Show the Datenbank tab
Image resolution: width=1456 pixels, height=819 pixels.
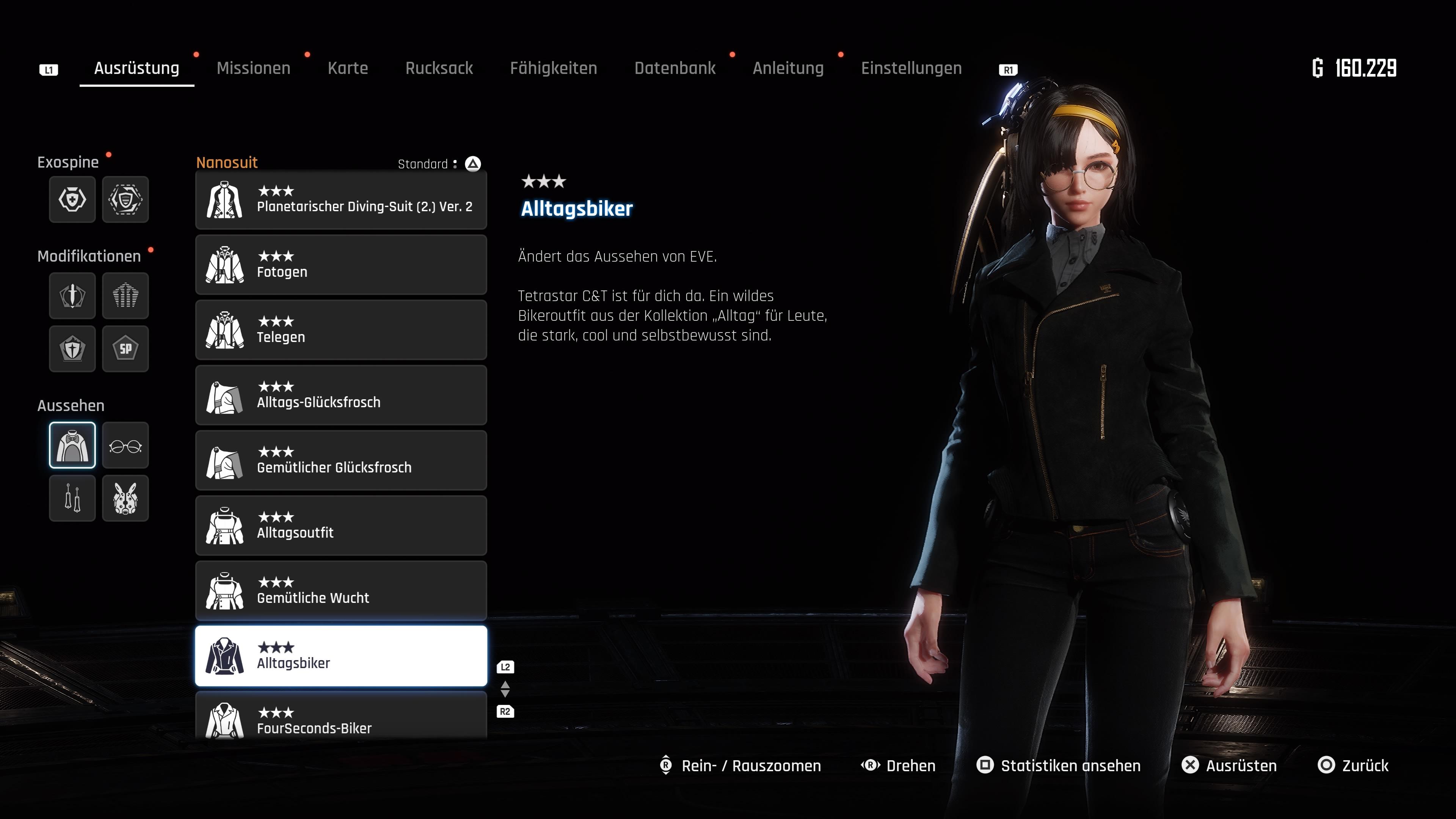pos(675,68)
